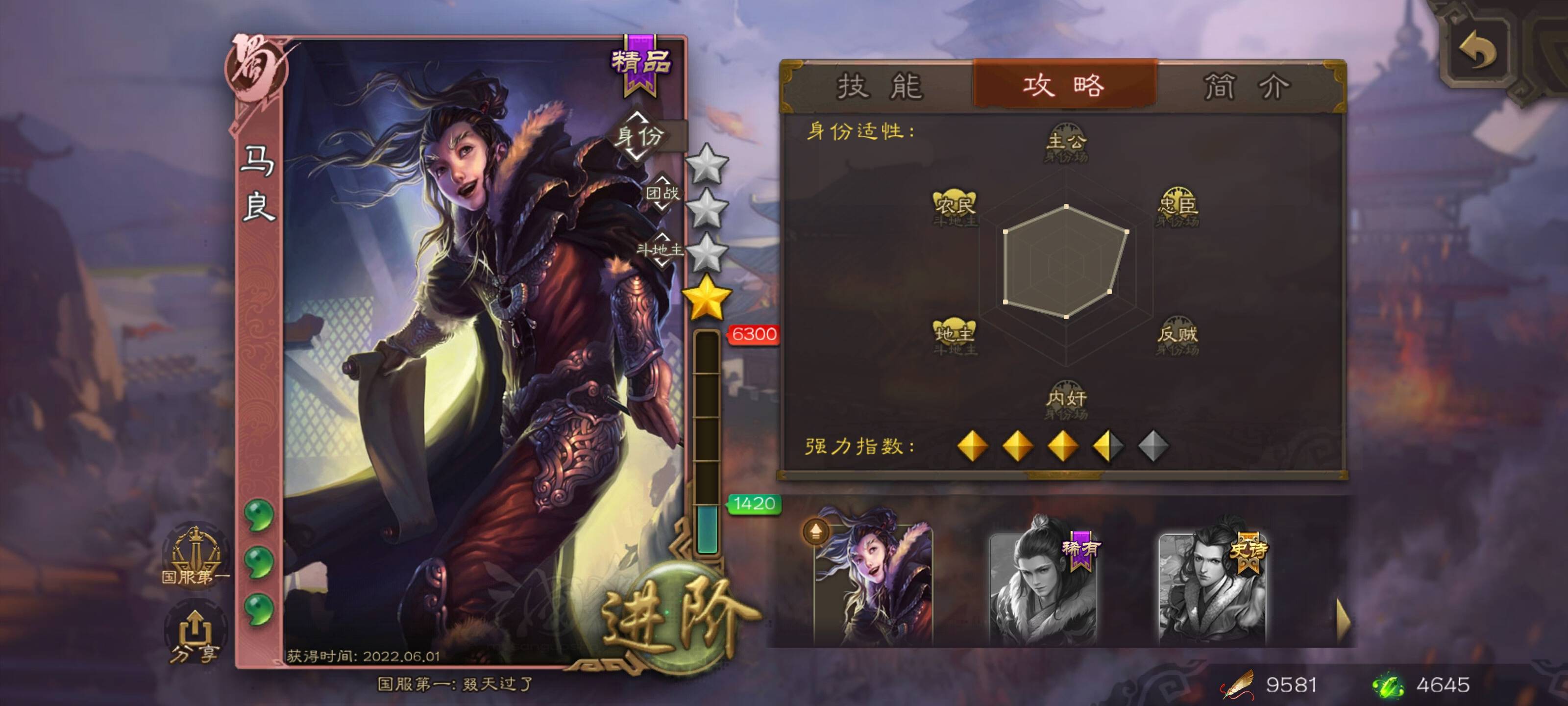Click the 反贼 identity icon

pyautogui.click(x=1177, y=337)
